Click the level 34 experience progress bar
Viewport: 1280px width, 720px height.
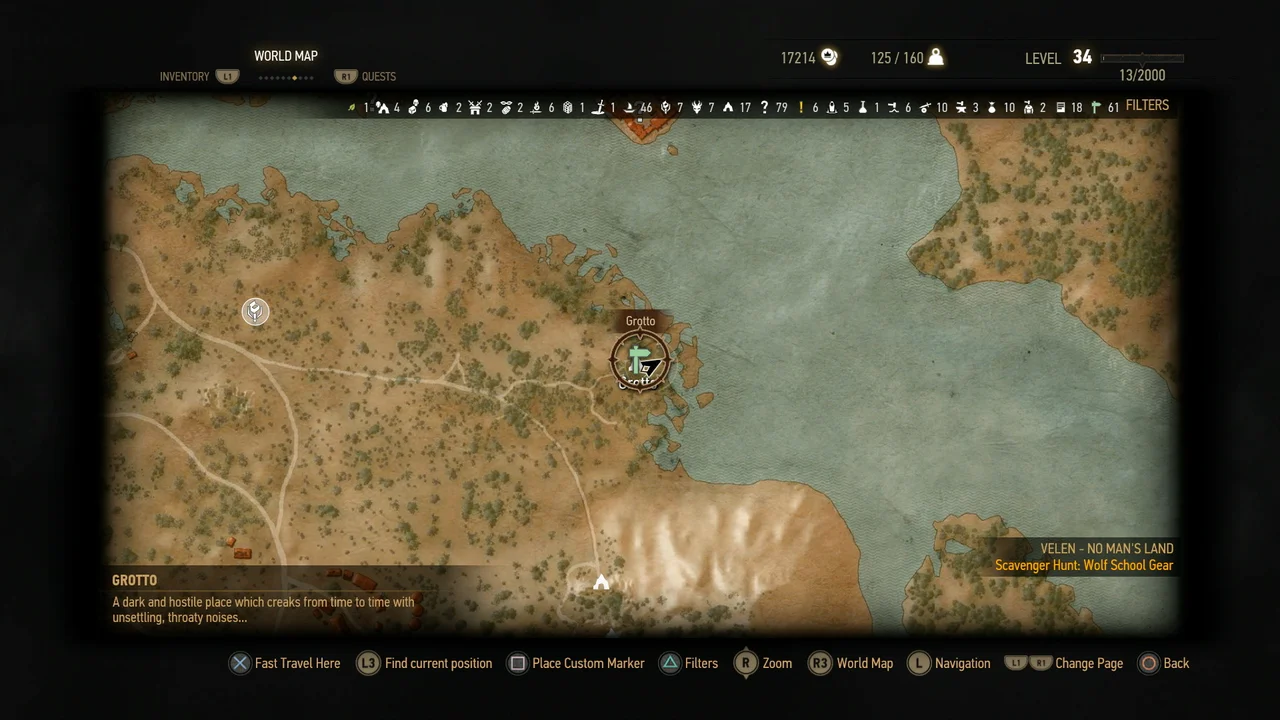click(1140, 57)
